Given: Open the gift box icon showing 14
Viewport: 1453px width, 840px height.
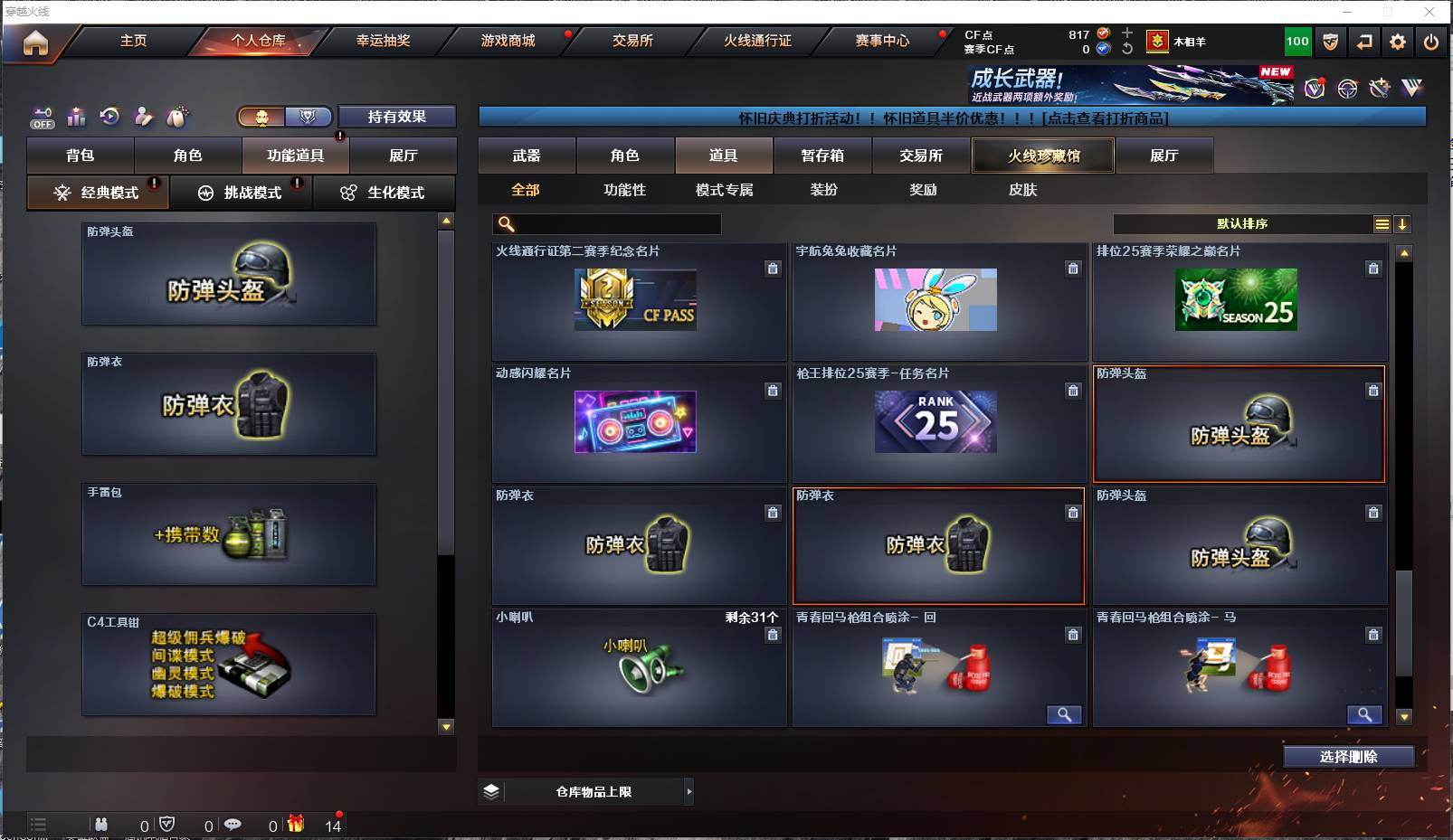Looking at the screenshot, I should pos(294,824).
